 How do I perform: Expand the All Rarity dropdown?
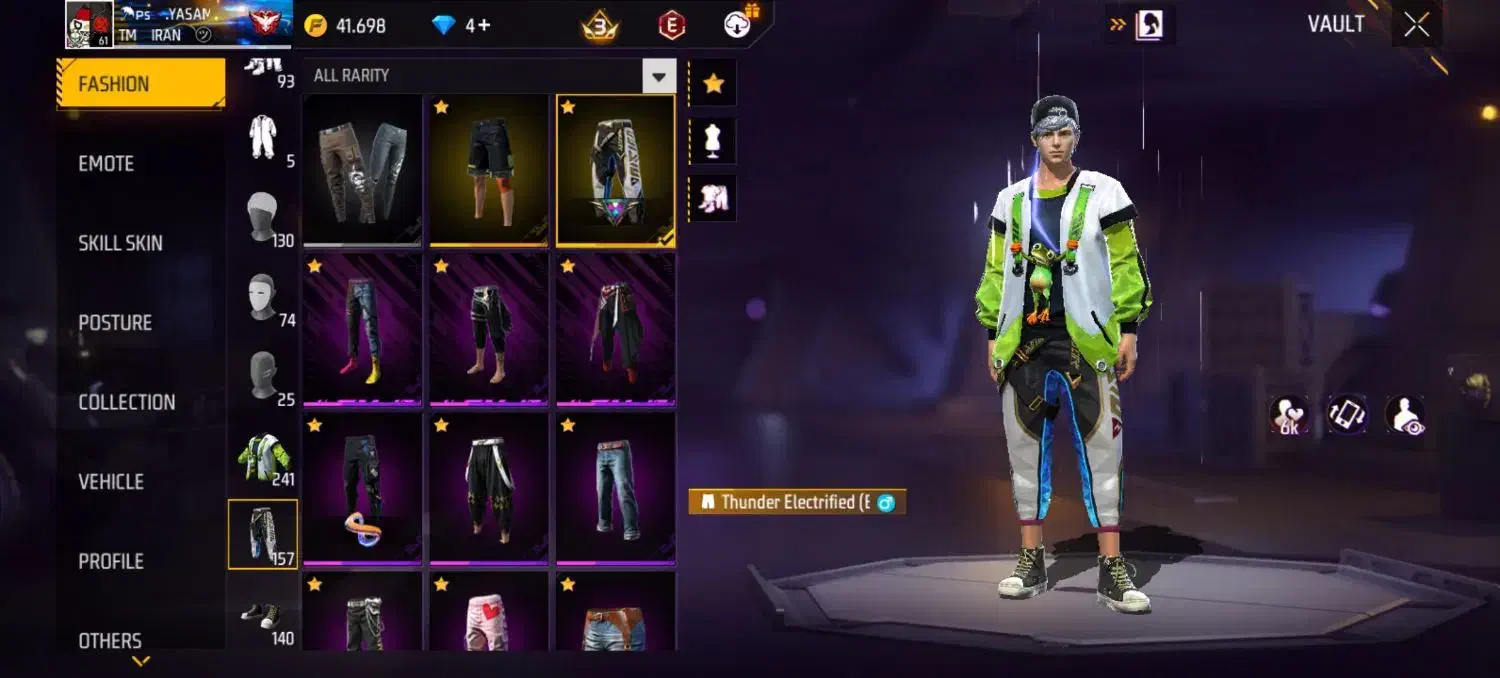point(658,76)
